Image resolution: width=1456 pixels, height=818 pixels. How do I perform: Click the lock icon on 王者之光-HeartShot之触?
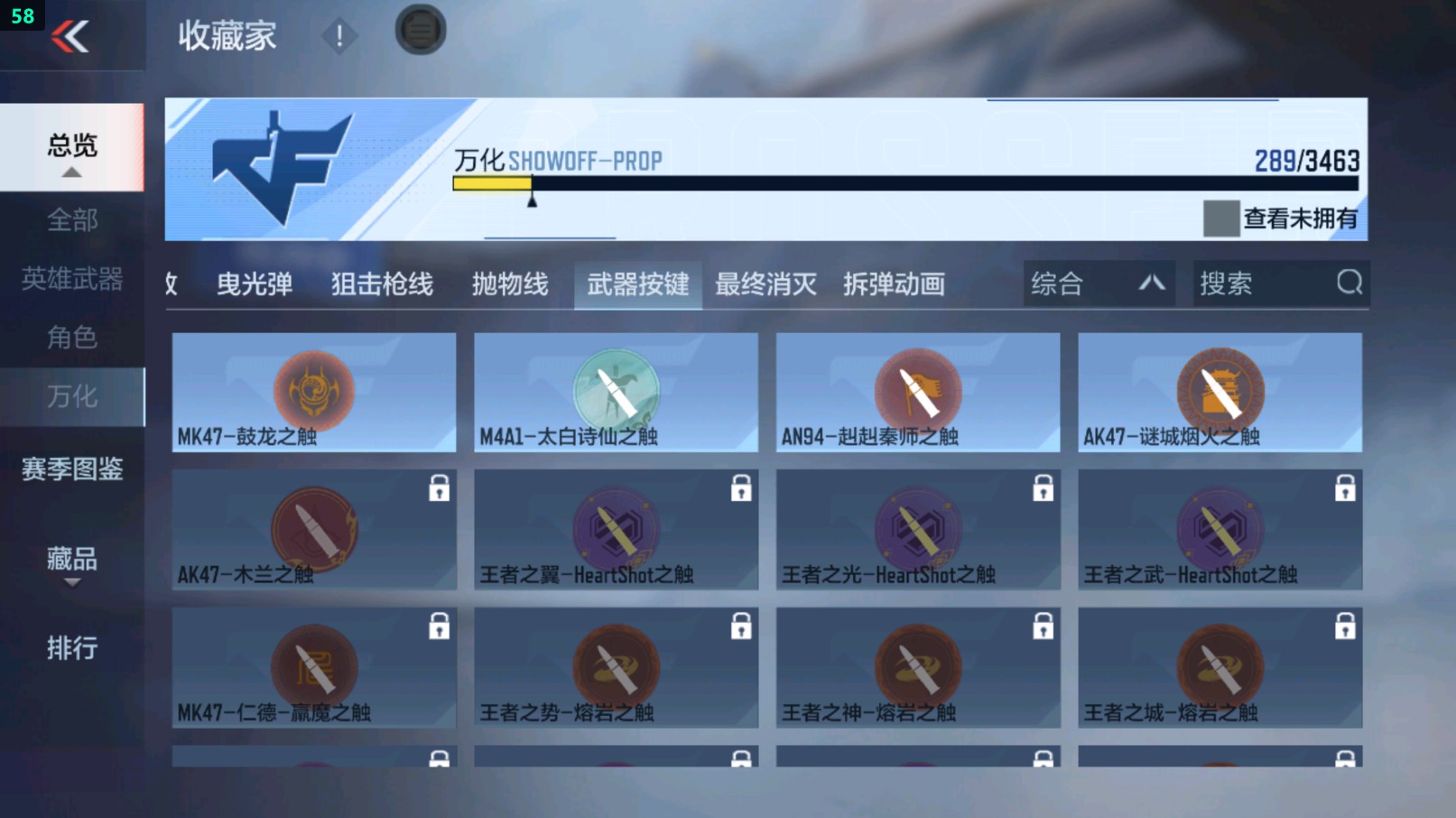point(1043,487)
